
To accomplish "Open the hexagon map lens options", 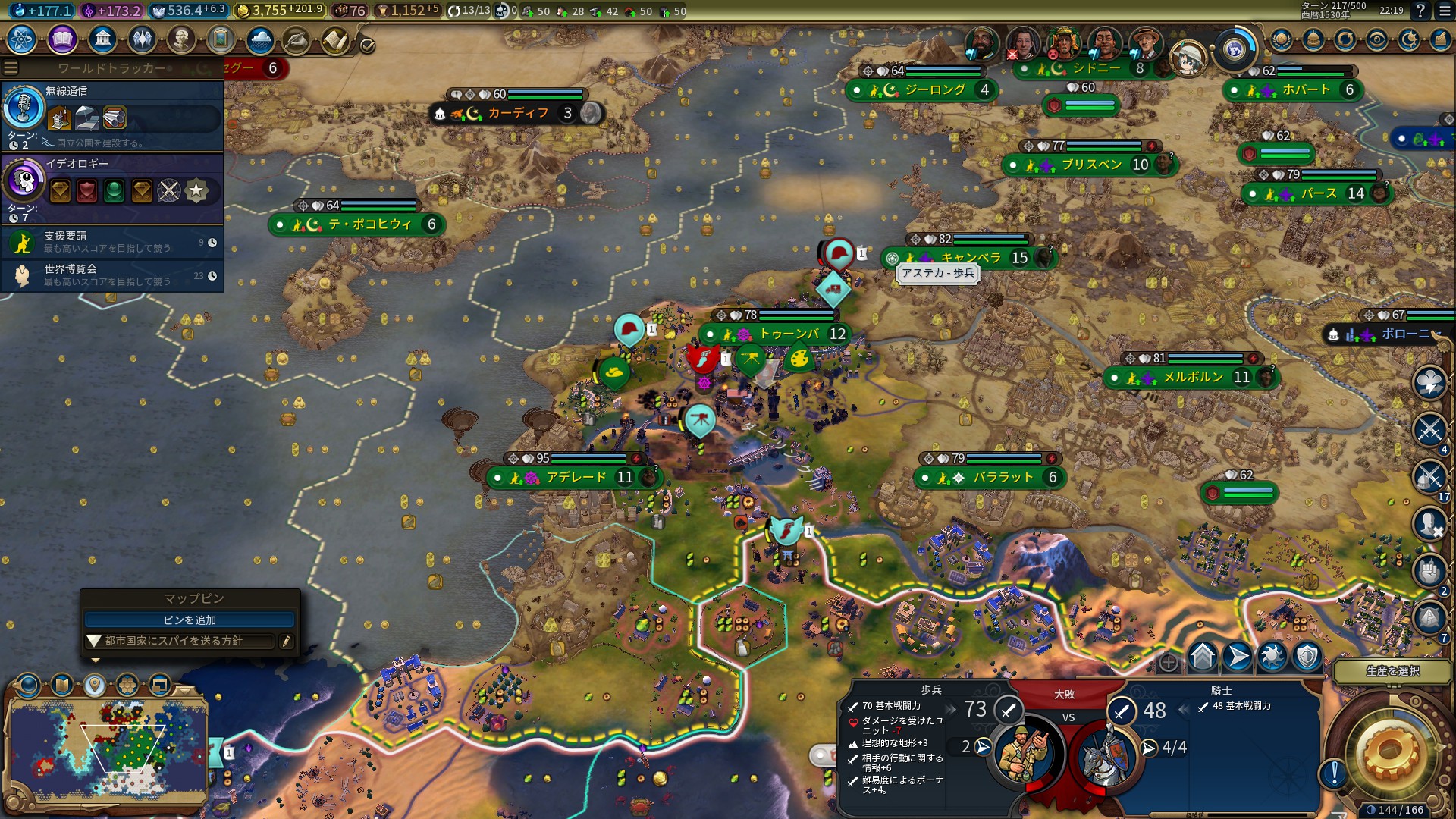I will tap(127, 686).
